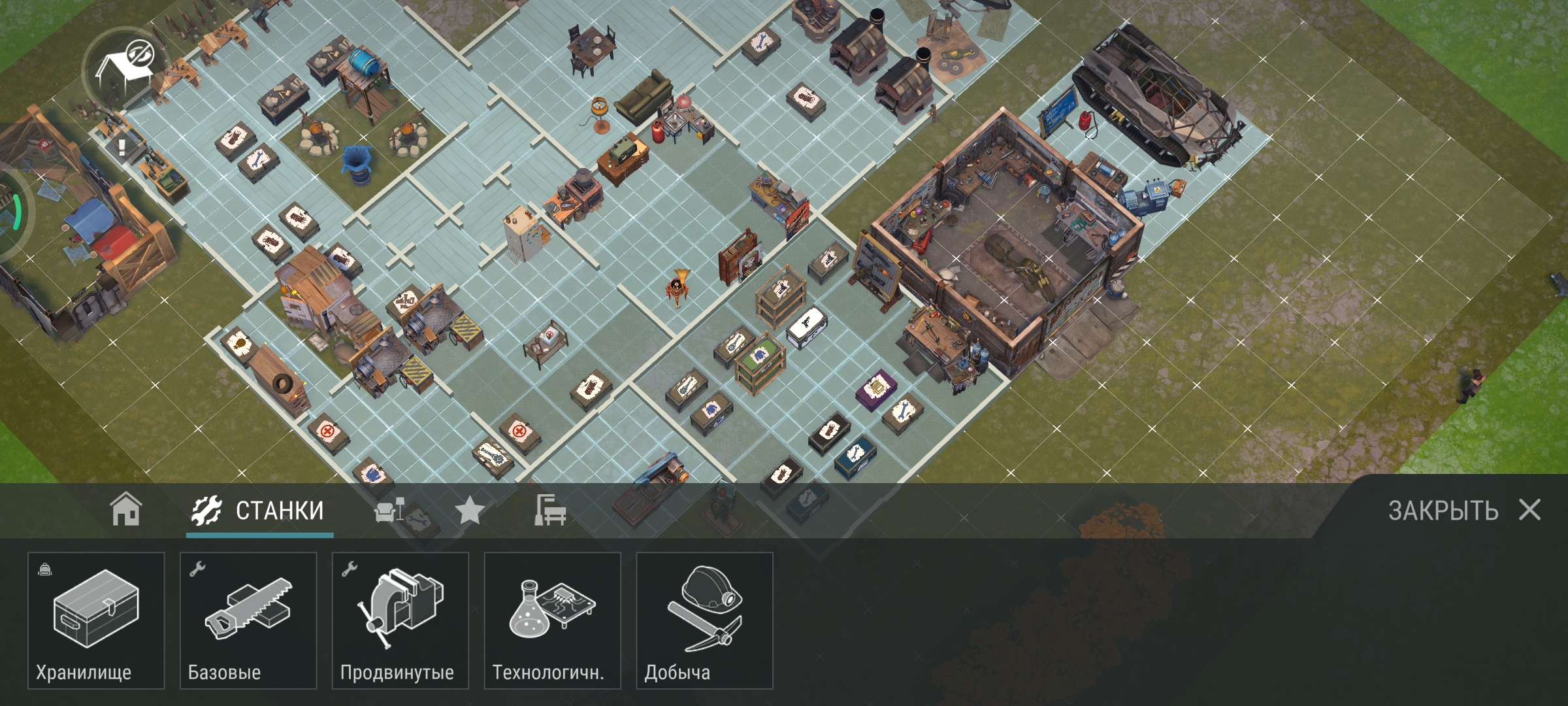Switch to the house construction tab
The height and width of the screenshot is (706, 1568).
coord(125,510)
